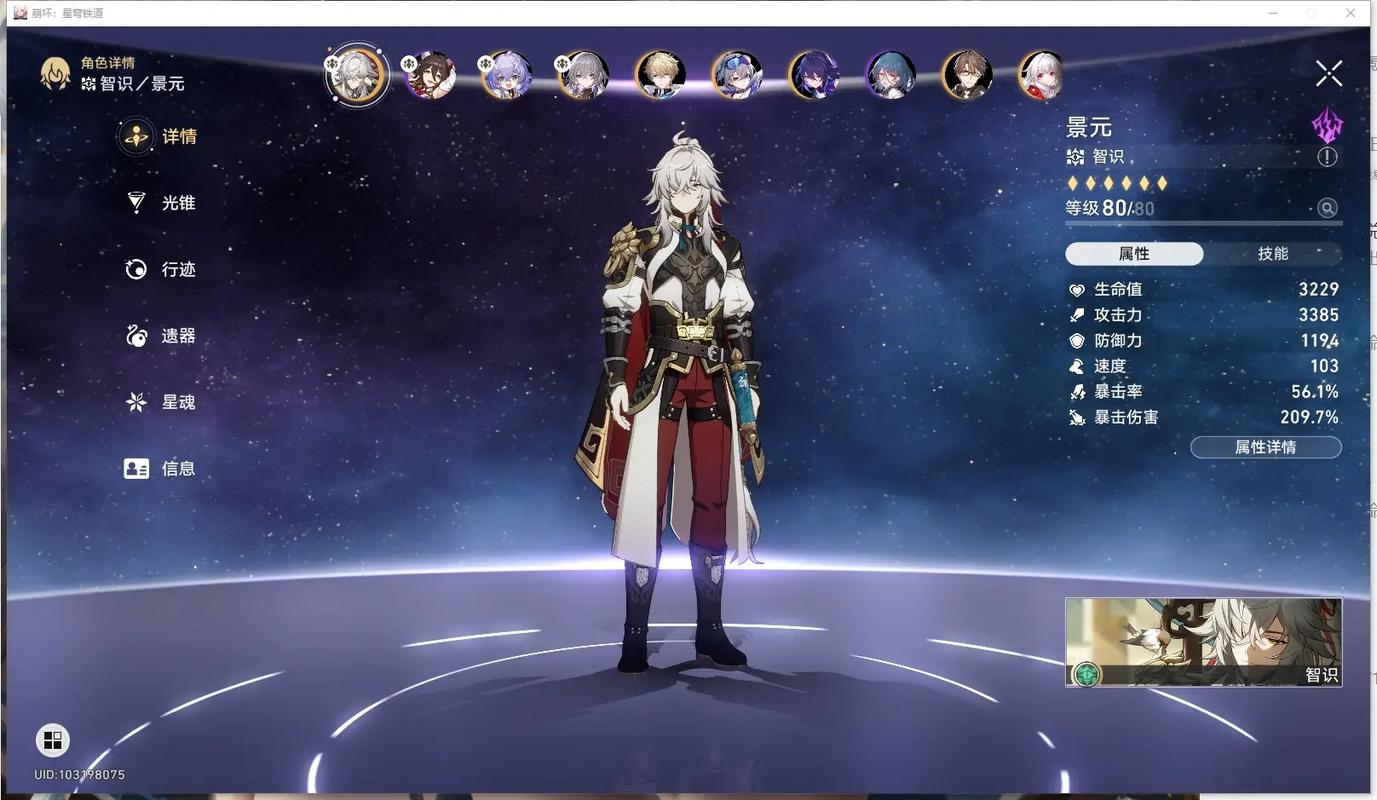Screen dimensions: 1377x800
Task: Select Jing Yuan's portrait in the character row
Action: [x=356, y=74]
